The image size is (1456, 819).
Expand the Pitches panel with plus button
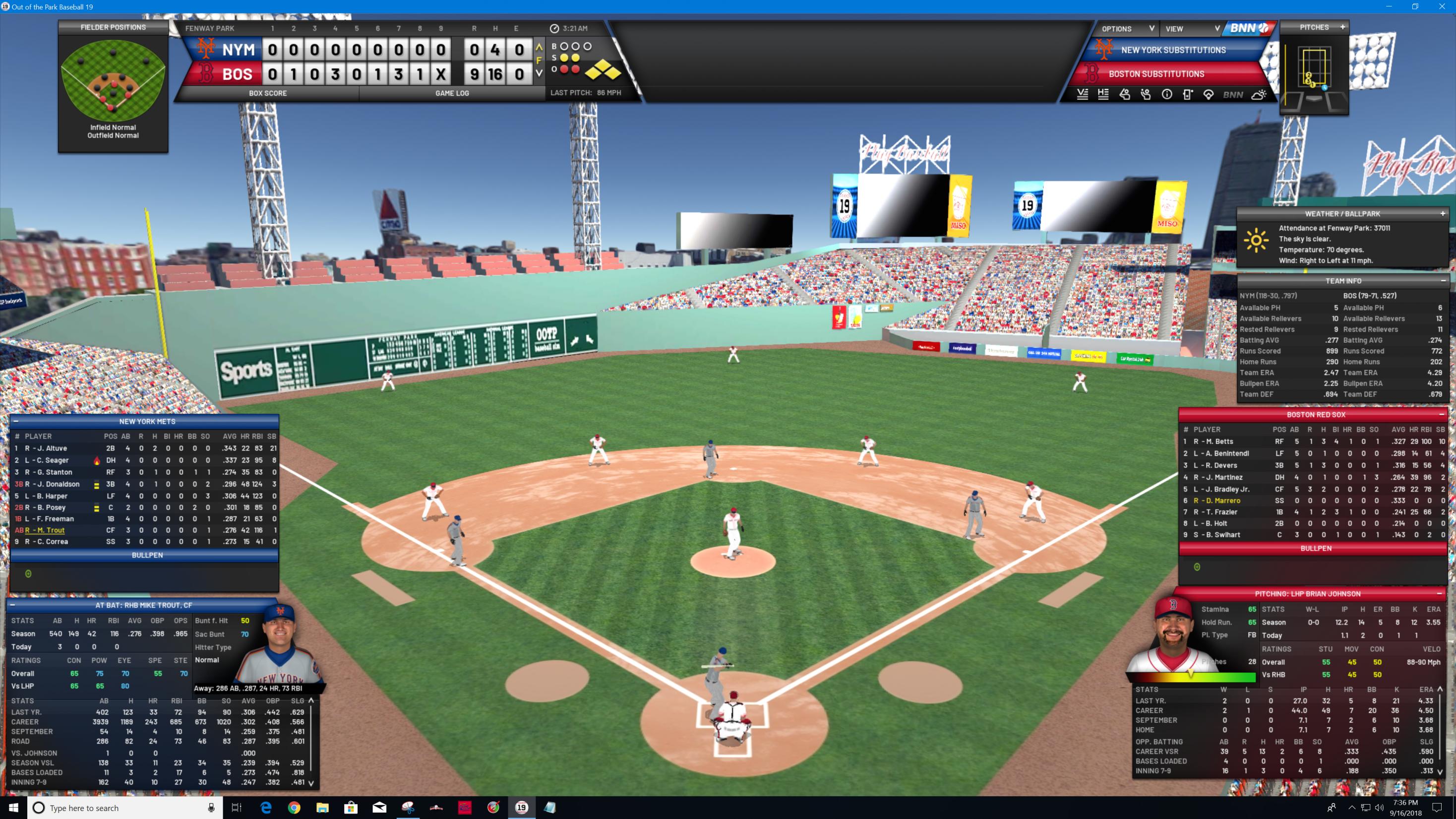click(x=1342, y=27)
